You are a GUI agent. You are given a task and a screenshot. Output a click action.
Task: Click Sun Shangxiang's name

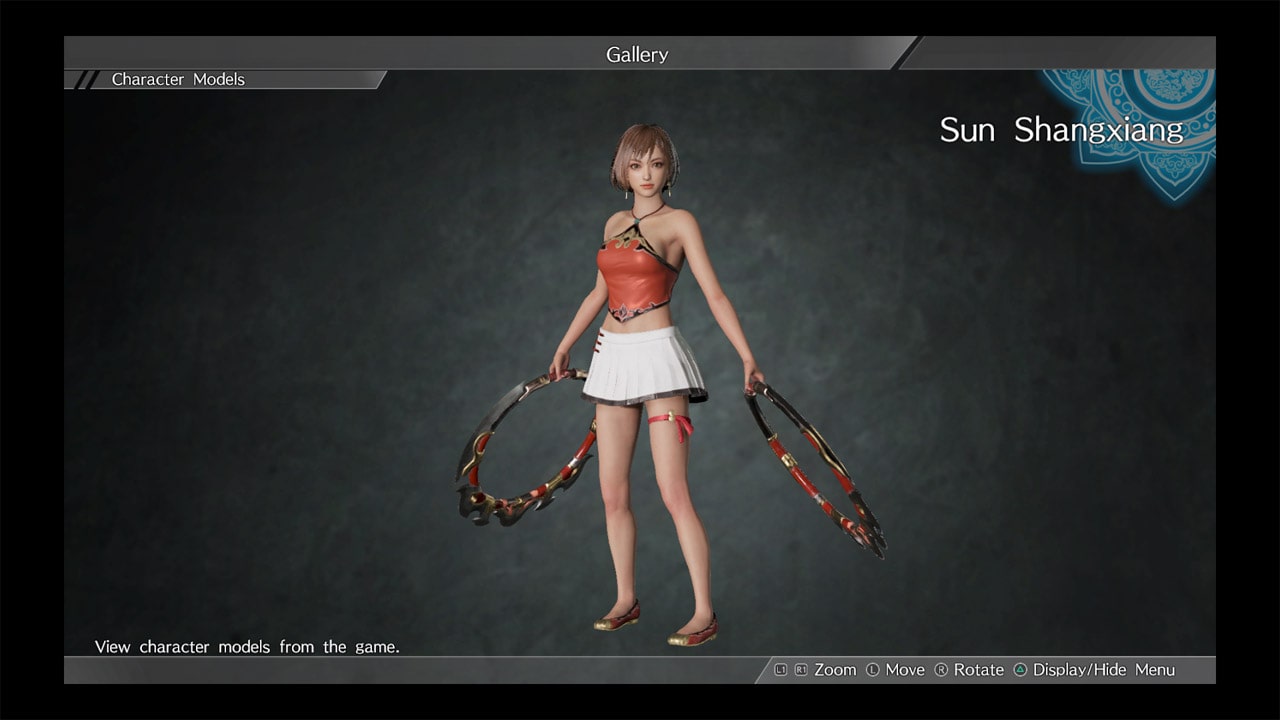pyautogui.click(x=1062, y=130)
